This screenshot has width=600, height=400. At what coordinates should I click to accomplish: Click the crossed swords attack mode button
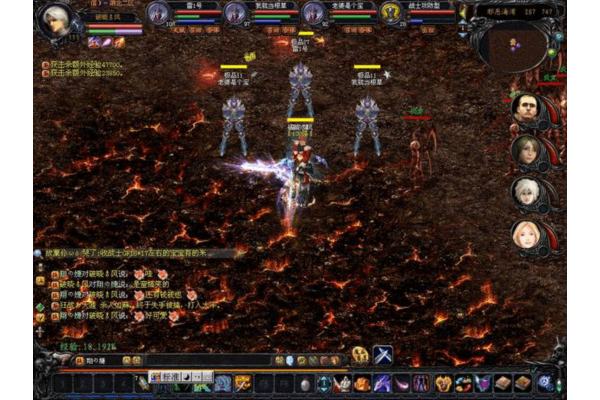tap(383, 355)
